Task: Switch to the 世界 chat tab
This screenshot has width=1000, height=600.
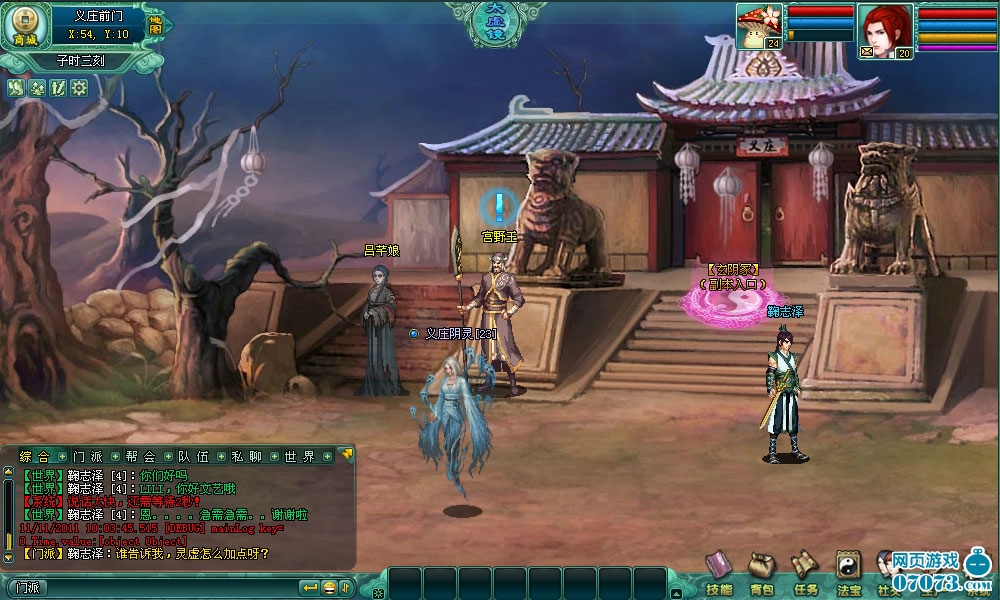Action: (x=298, y=456)
